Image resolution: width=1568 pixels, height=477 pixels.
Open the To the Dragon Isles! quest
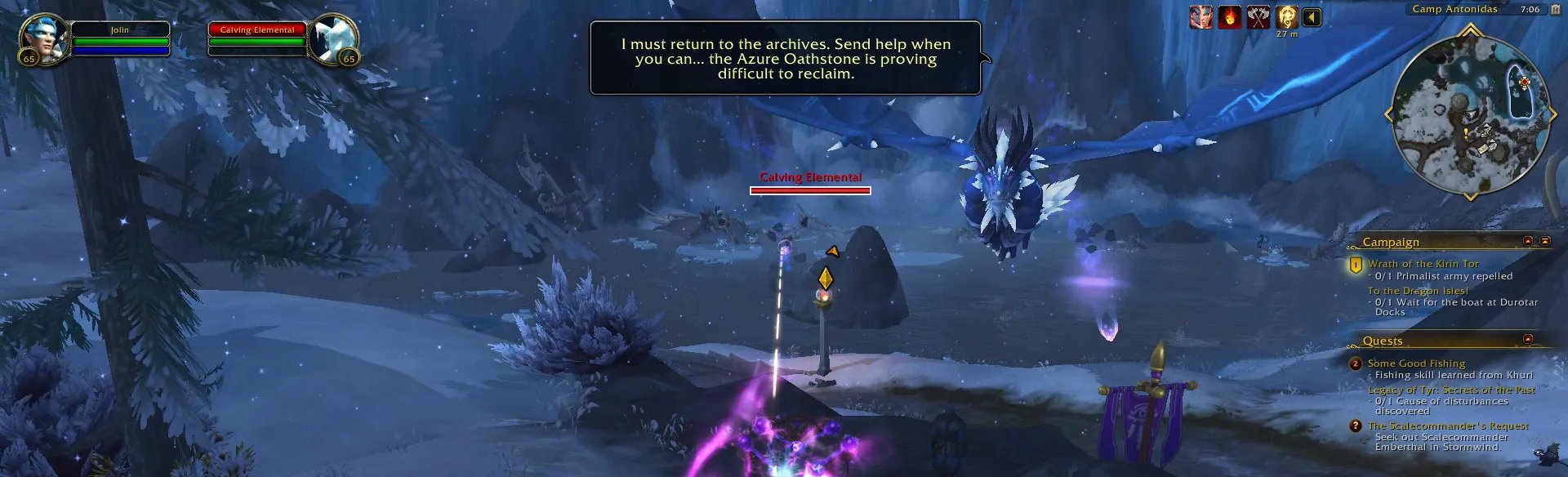[1418, 291]
